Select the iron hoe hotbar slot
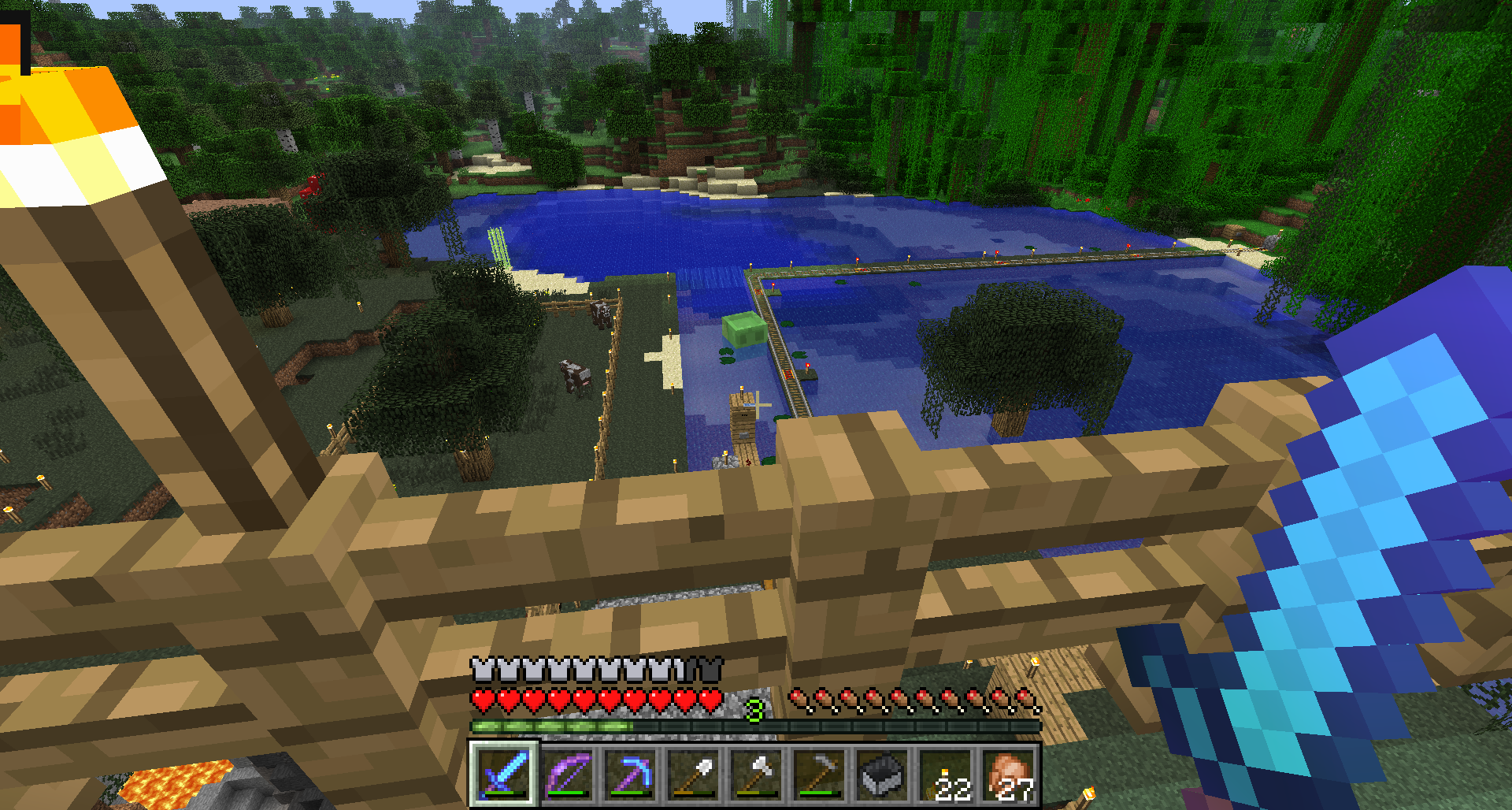The height and width of the screenshot is (810, 1512). (820, 774)
